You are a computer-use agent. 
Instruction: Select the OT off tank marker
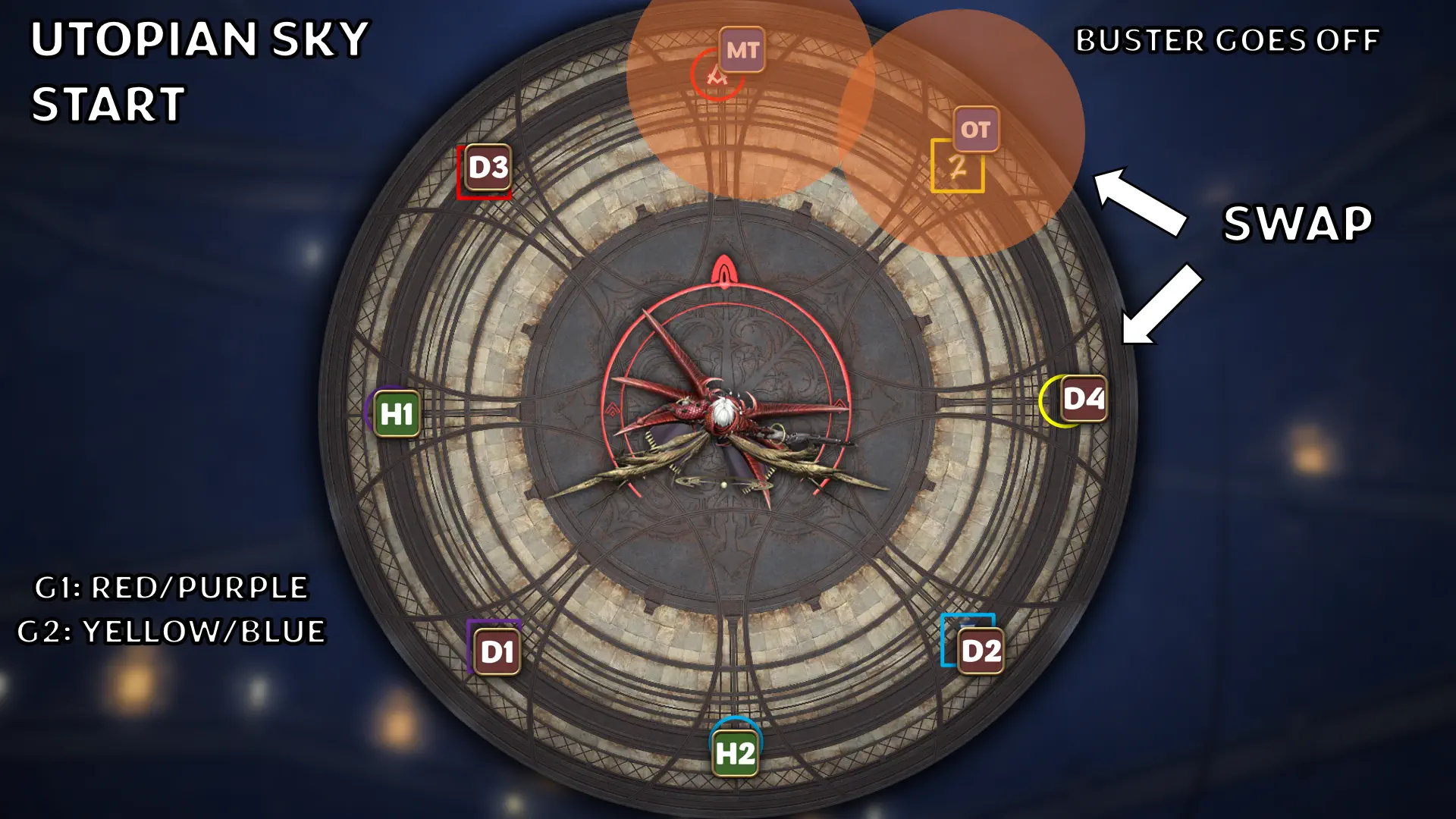point(975,130)
